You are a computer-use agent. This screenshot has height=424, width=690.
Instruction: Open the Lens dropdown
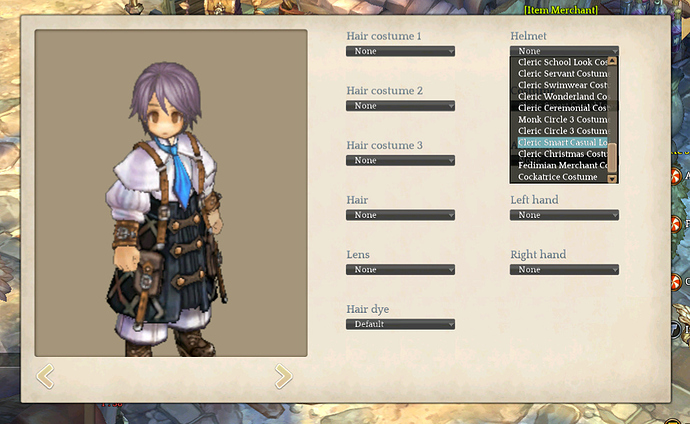click(400, 270)
